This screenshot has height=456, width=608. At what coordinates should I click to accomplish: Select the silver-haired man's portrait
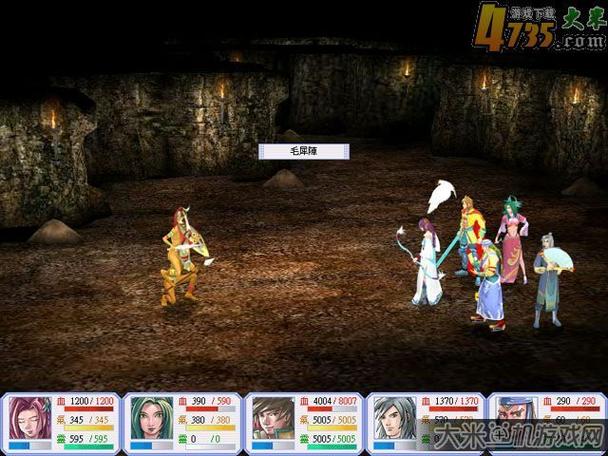tap(390, 418)
